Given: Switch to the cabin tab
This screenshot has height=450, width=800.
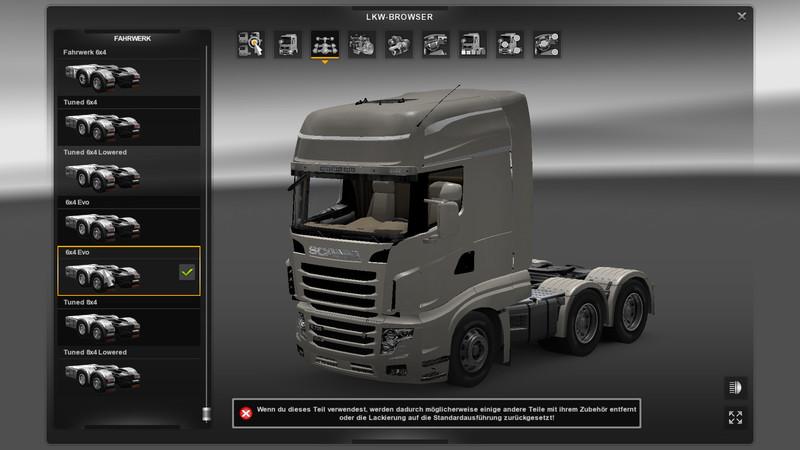Looking at the screenshot, I should coord(287,44).
